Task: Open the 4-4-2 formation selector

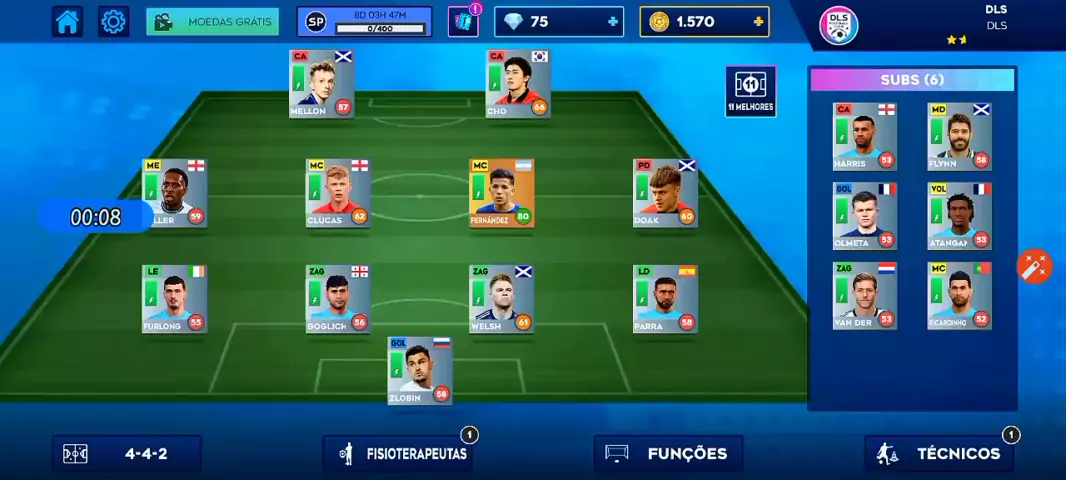Action: [127, 453]
